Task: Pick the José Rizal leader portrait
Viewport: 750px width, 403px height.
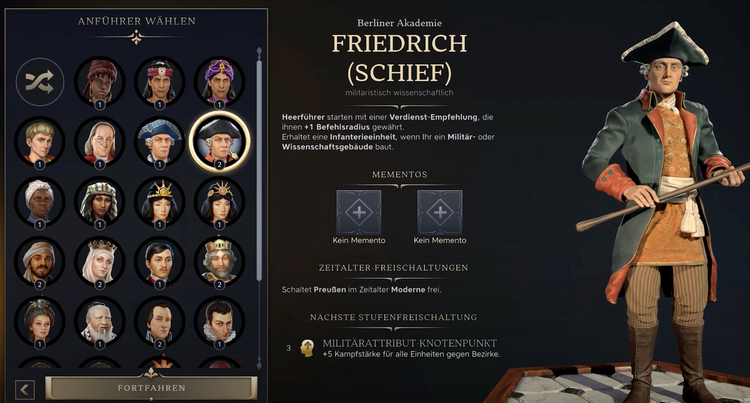Action: pyautogui.click(x=160, y=261)
